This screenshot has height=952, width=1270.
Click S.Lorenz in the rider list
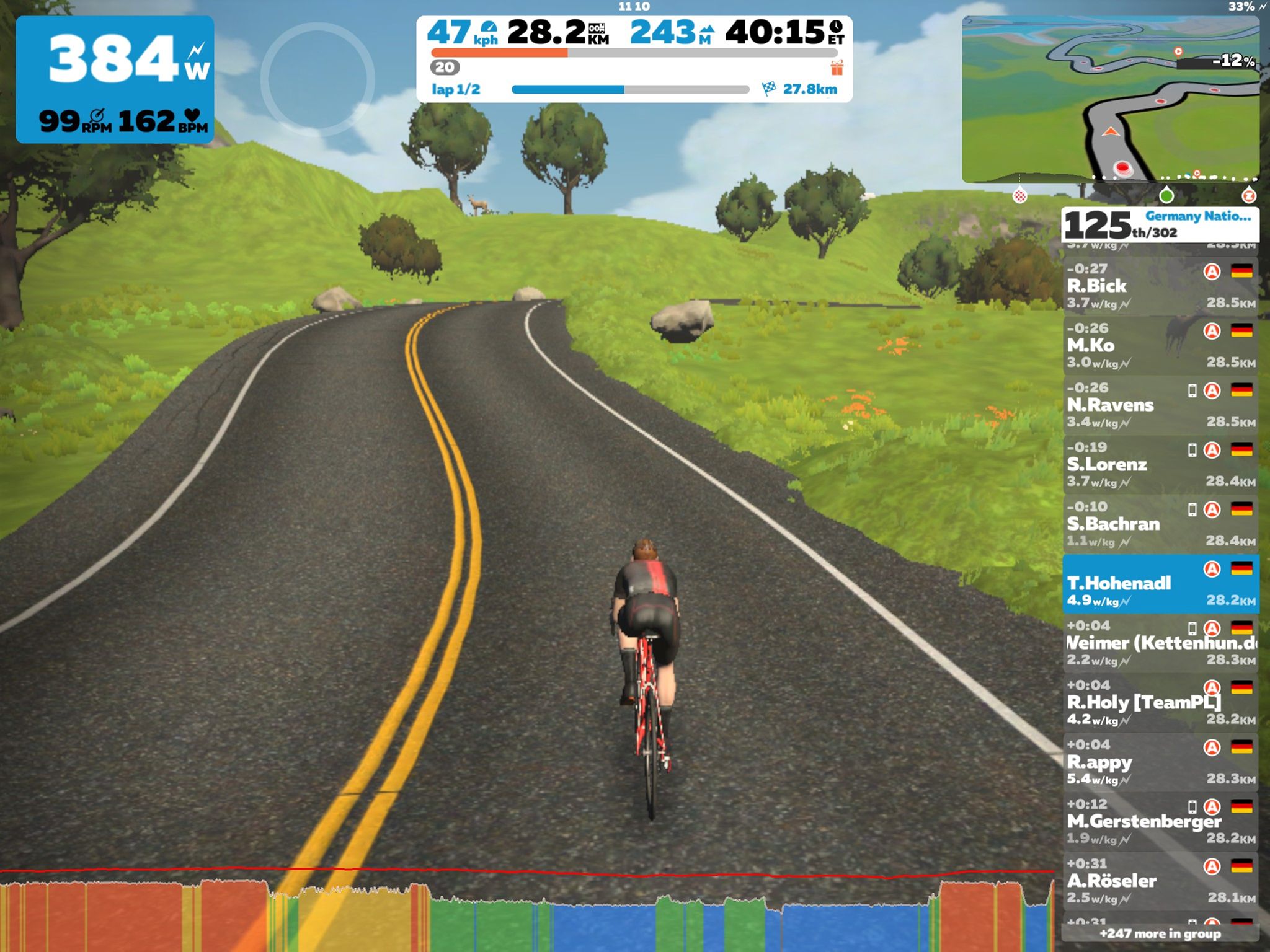coord(1160,464)
